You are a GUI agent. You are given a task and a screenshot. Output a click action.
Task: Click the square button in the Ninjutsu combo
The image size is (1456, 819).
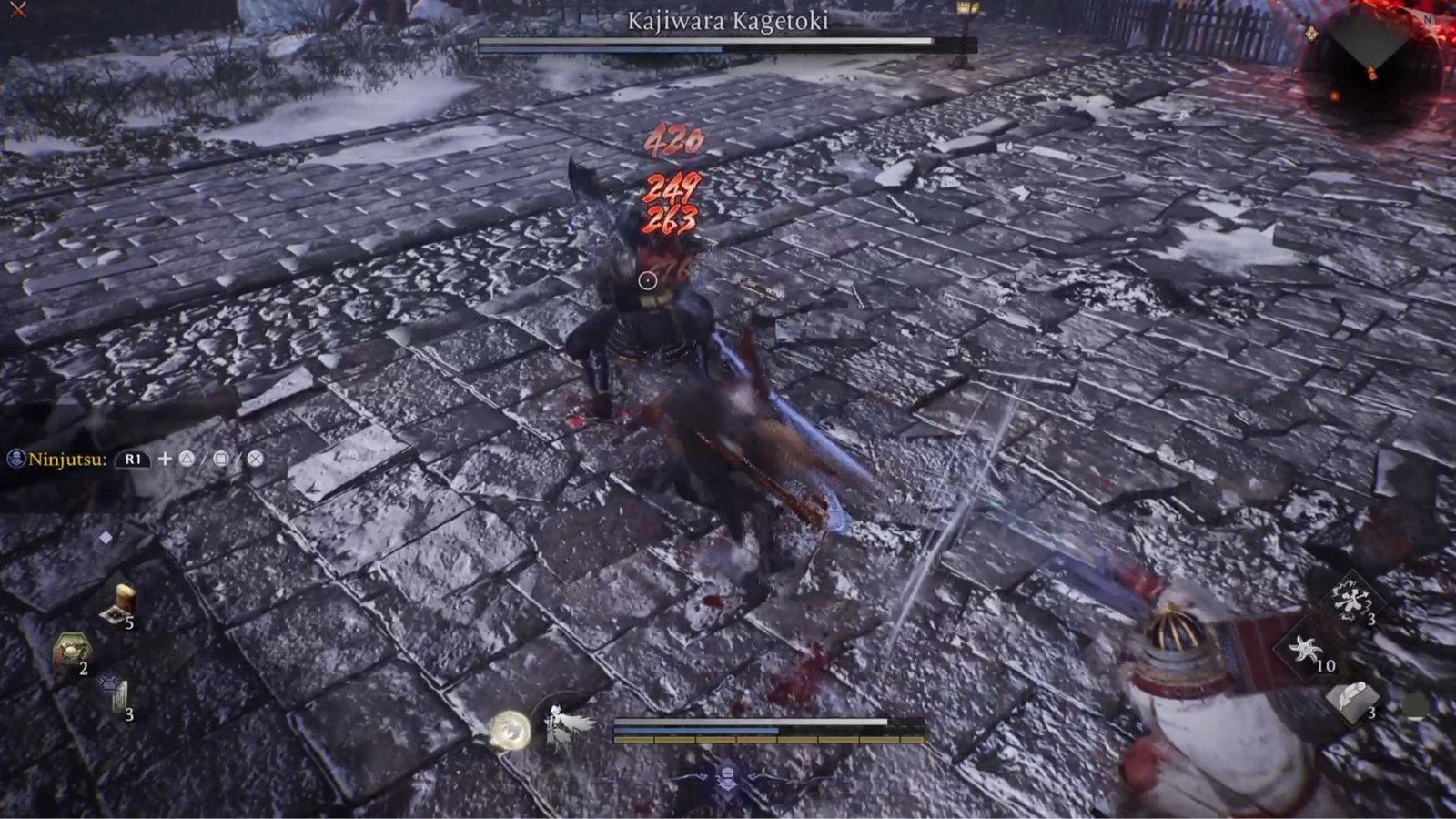(221, 459)
